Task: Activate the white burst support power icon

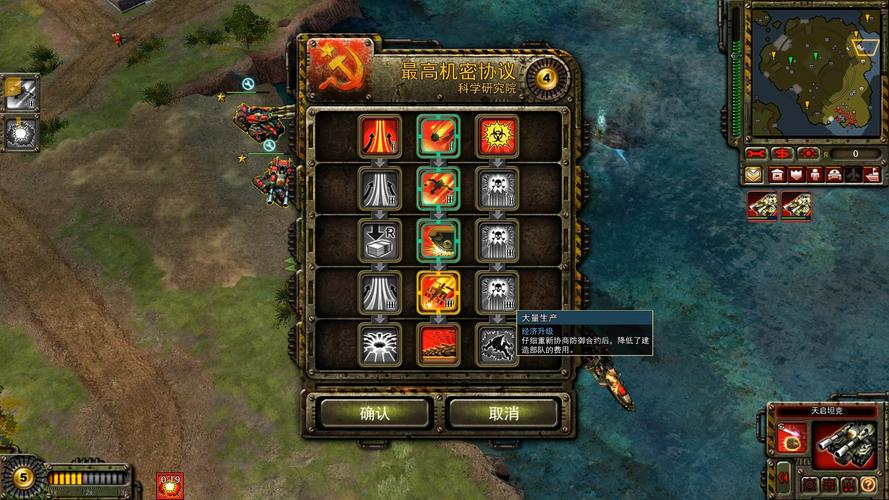Action: click(20, 132)
